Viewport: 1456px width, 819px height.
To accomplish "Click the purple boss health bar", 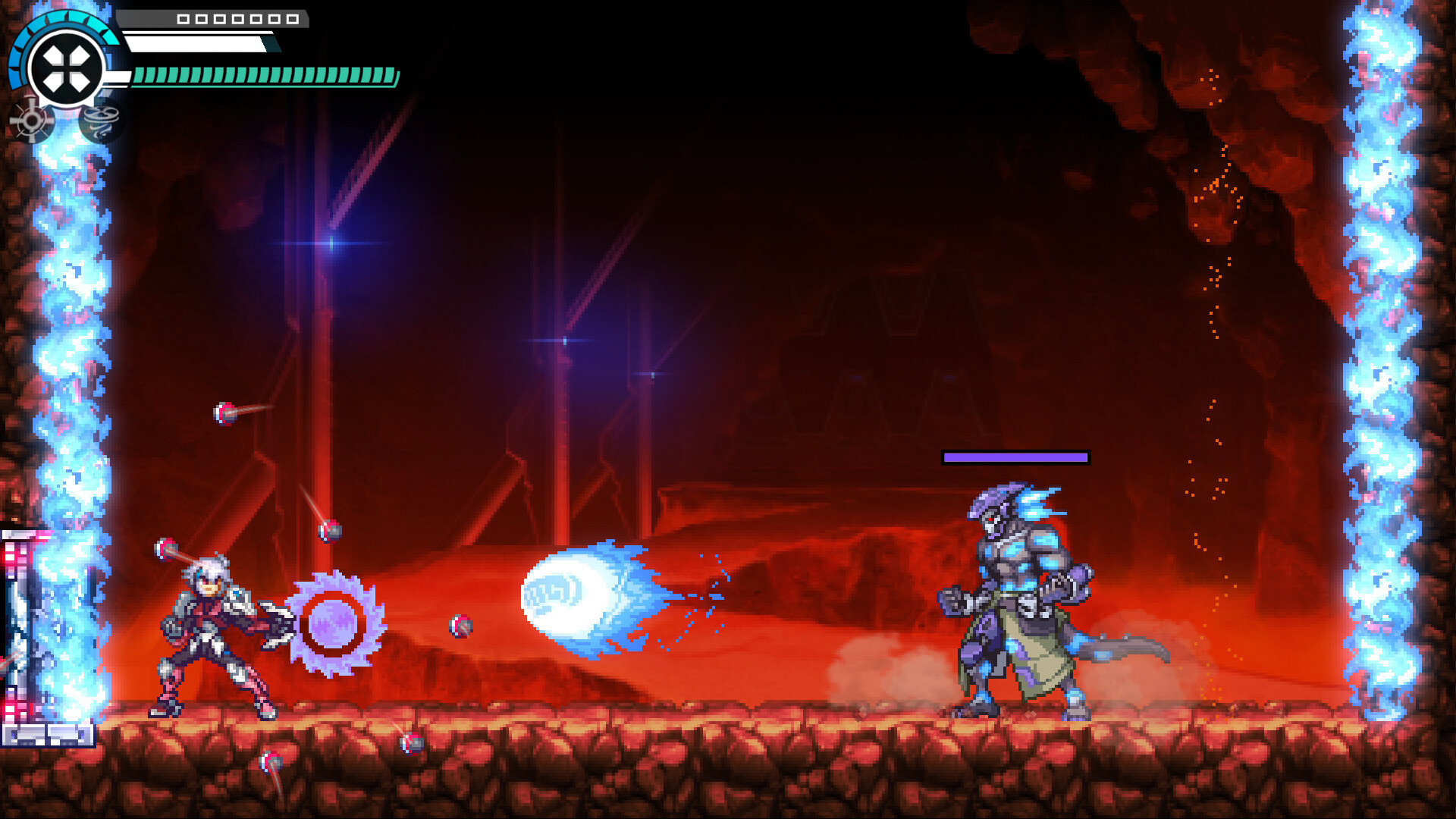I will [1015, 458].
